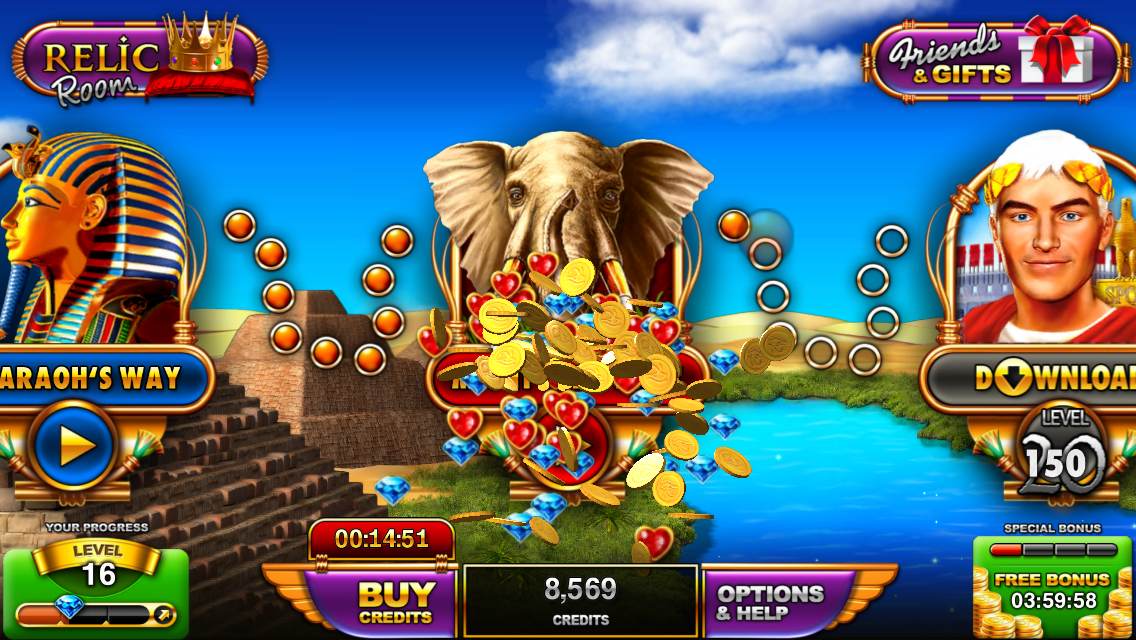Open Friends & Gifts
This screenshot has height=640, width=1136.
[995, 60]
